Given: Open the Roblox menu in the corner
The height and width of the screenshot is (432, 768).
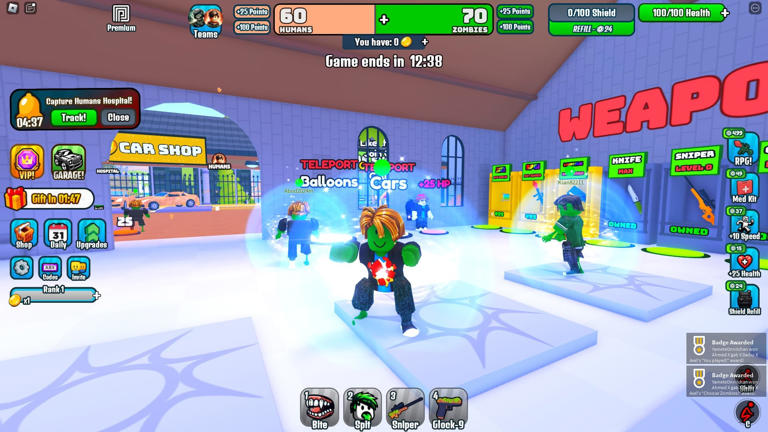Looking at the screenshot, I should (12, 8).
